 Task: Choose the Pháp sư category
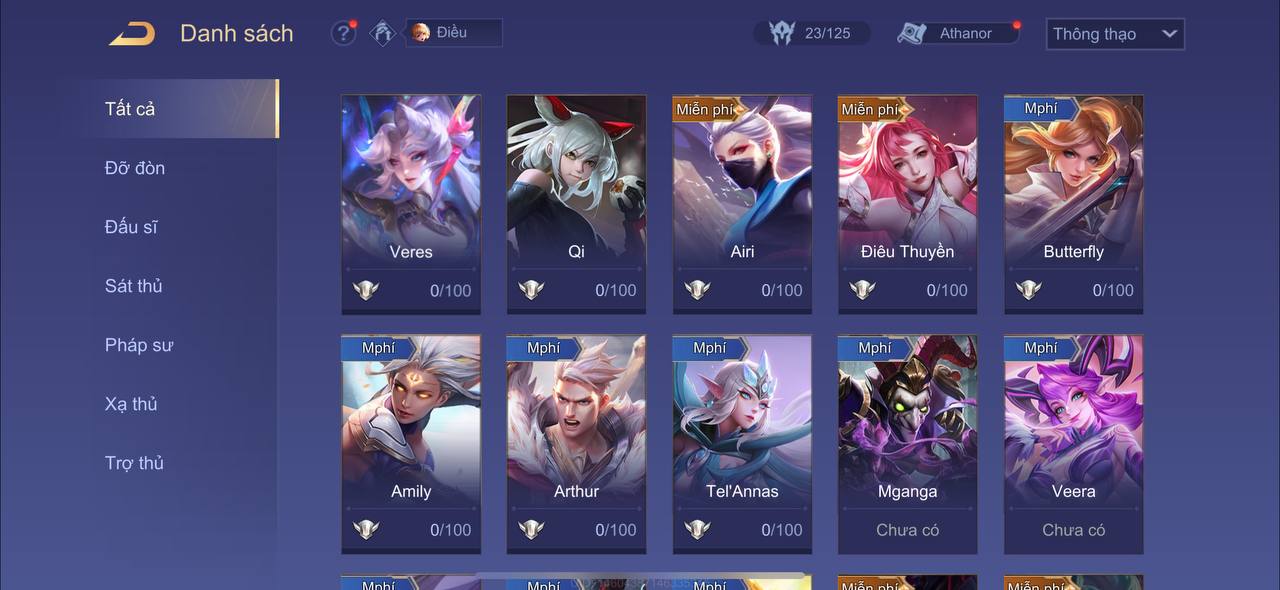(138, 345)
